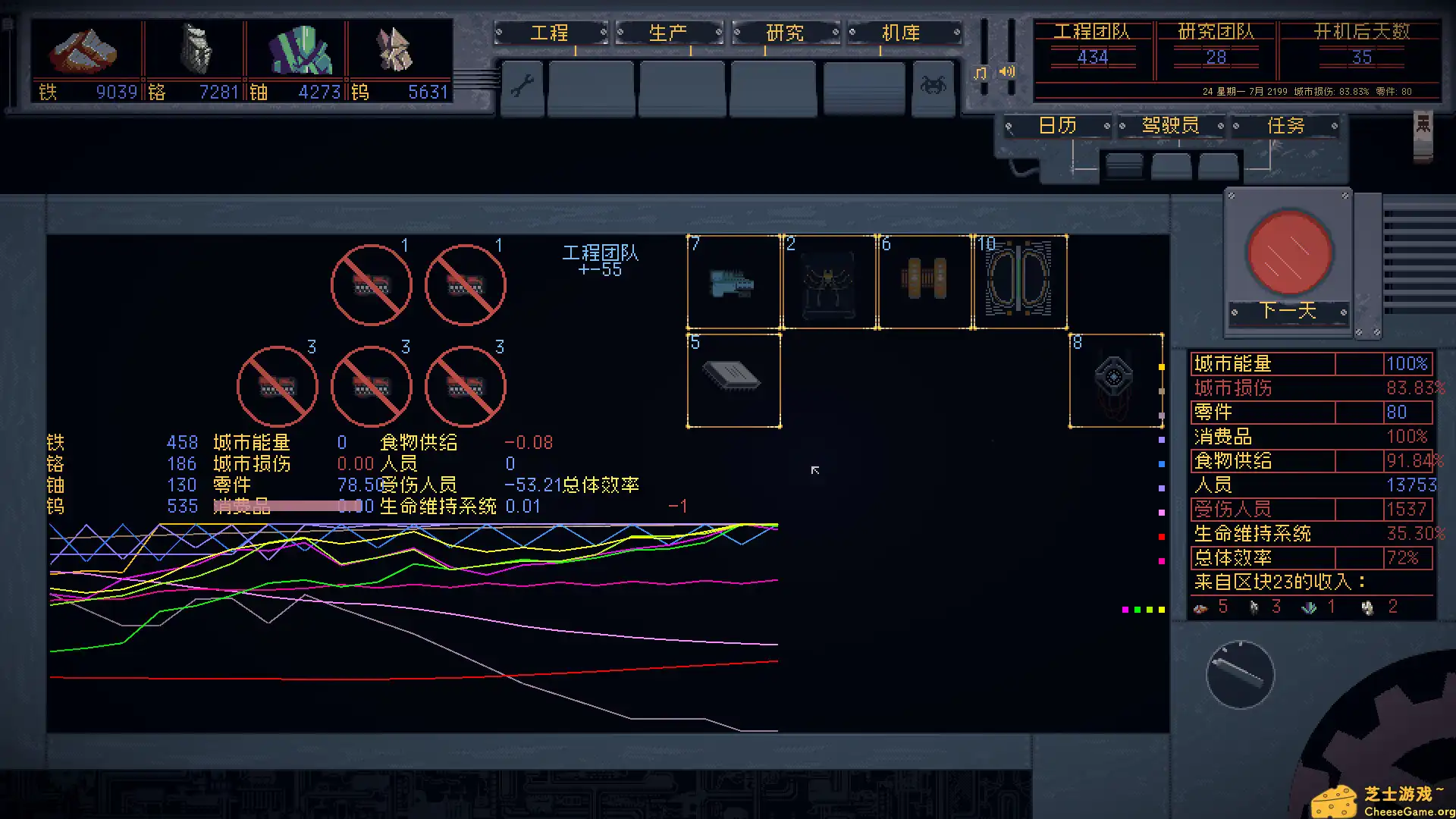
Task: Click the iron ore icon in the resource bar
Action: pos(85,49)
